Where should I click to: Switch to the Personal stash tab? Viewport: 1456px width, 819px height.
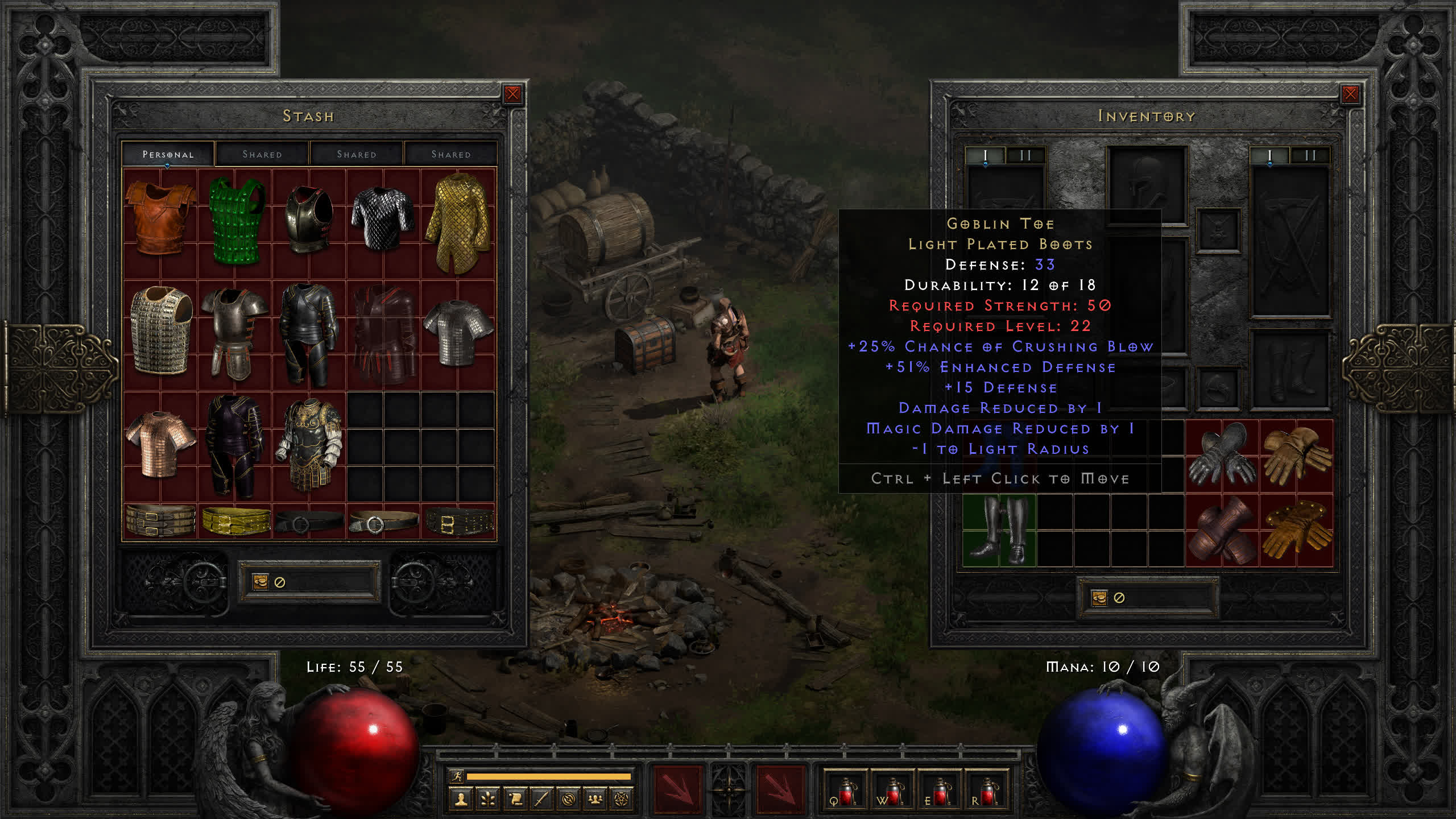pyautogui.click(x=168, y=154)
